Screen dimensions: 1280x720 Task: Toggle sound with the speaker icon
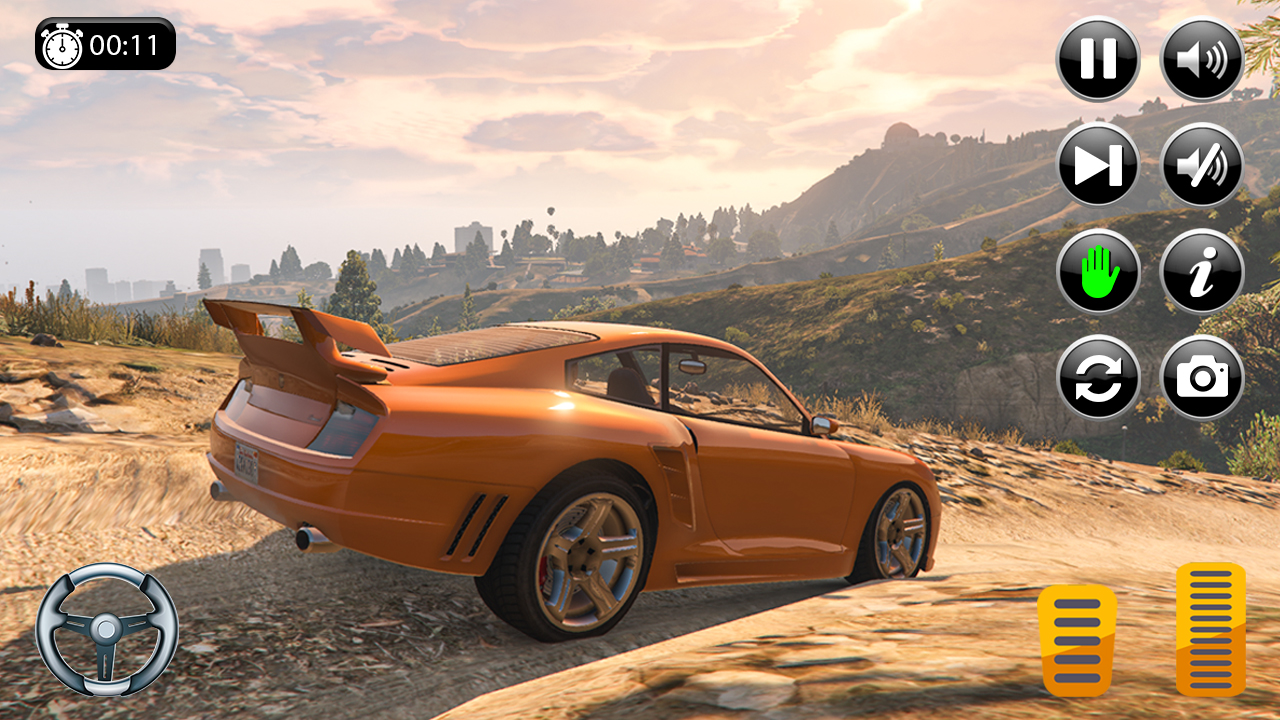click(x=1201, y=59)
